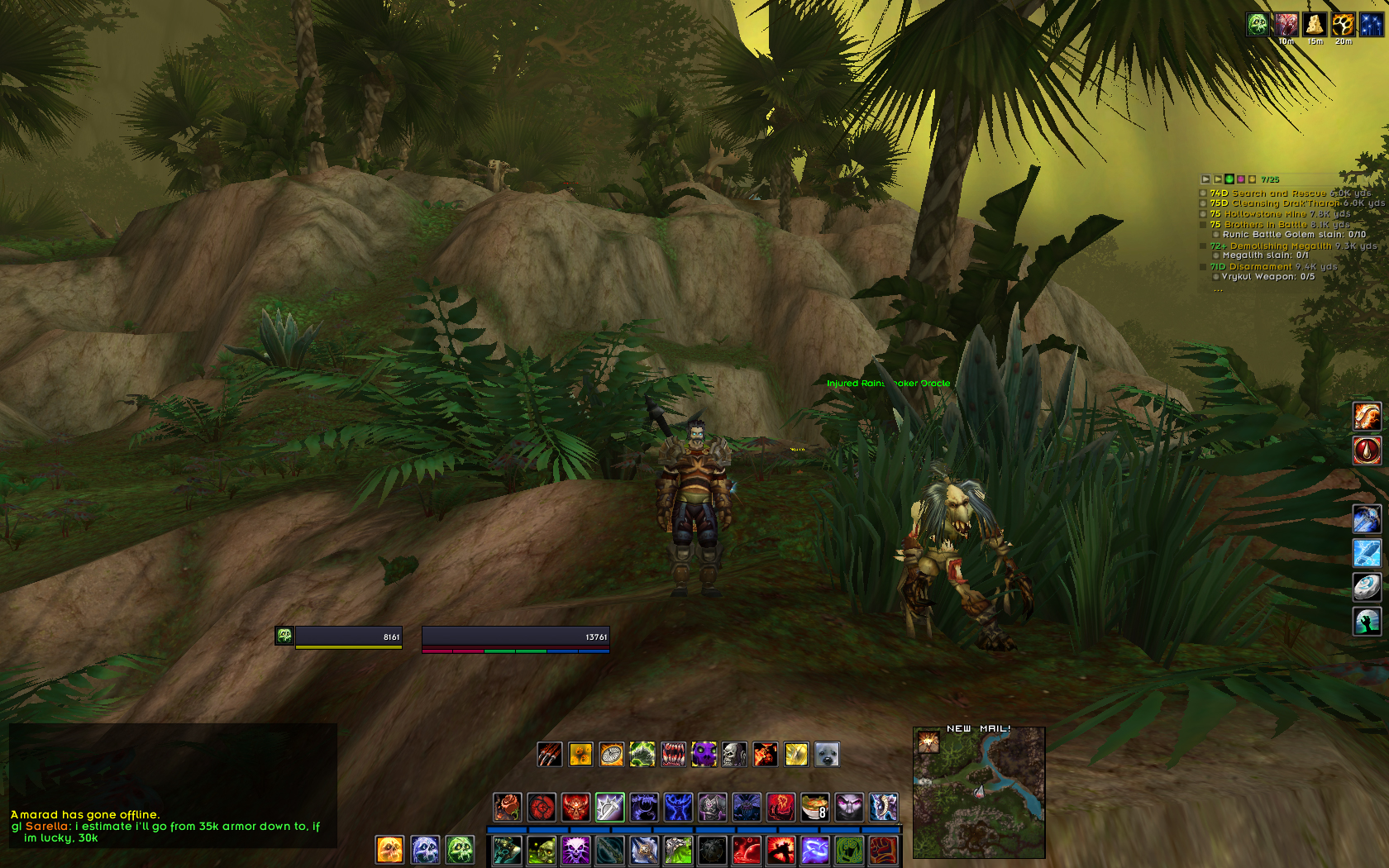
Task: Use the purple skull pet ability
Action: click(704, 754)
